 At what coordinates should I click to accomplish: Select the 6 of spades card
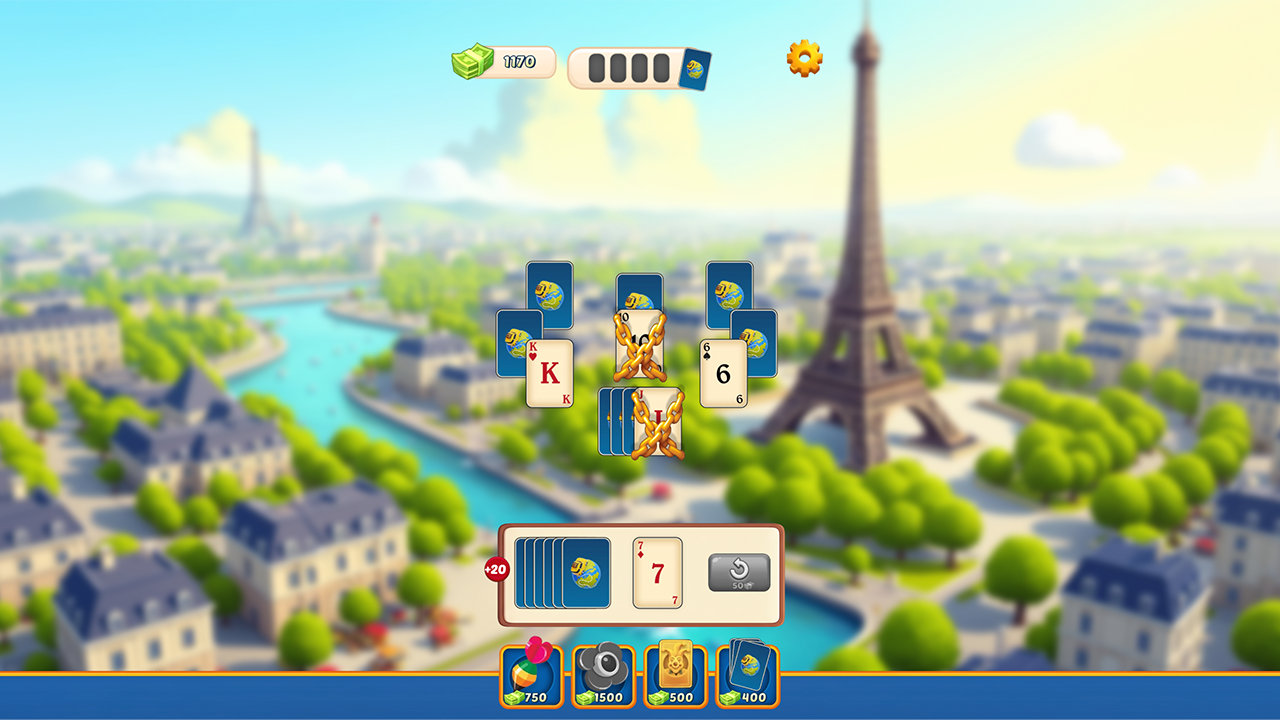721,371
